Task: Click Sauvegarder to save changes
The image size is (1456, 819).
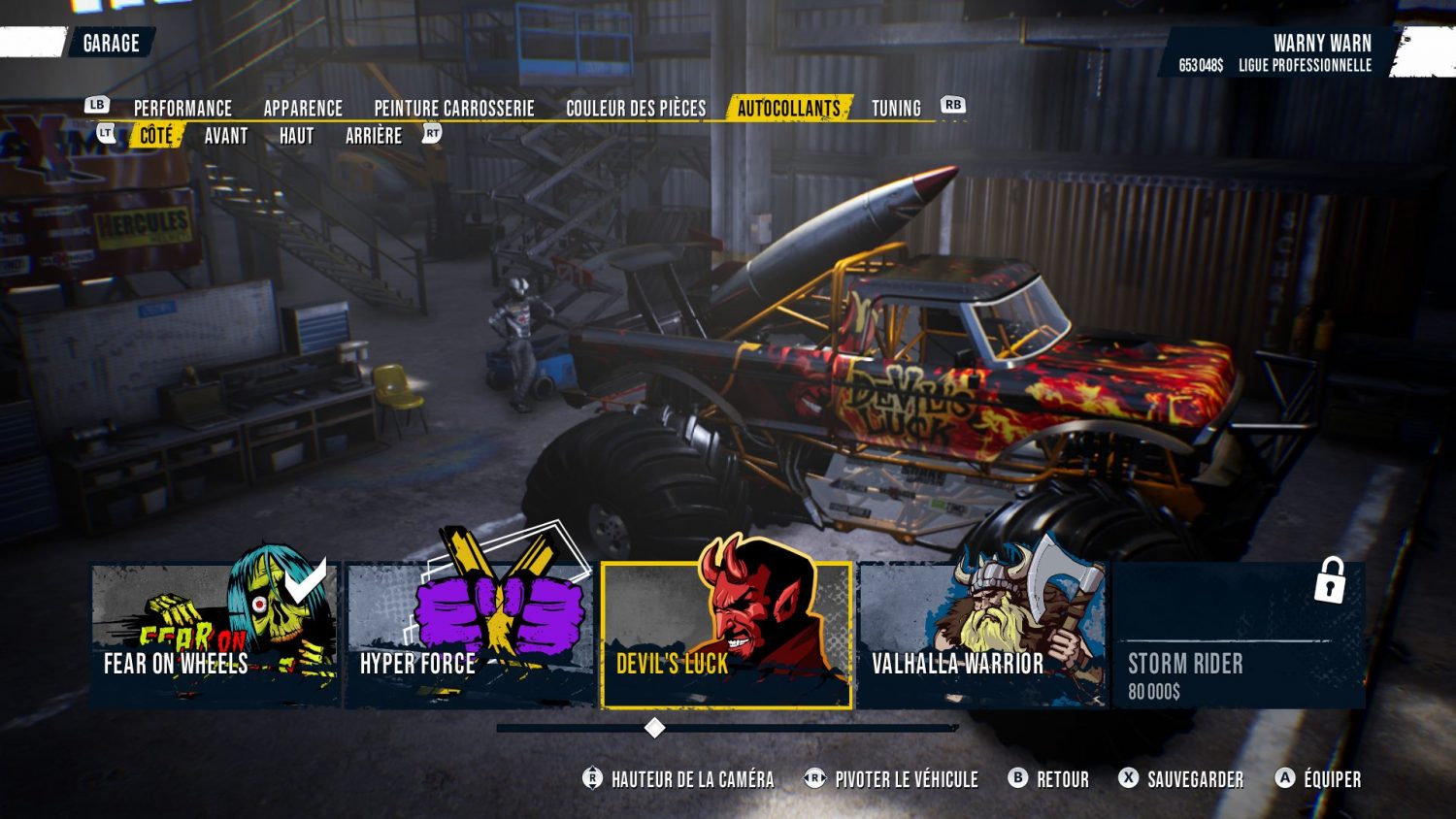Action: tap(1183, 779)
